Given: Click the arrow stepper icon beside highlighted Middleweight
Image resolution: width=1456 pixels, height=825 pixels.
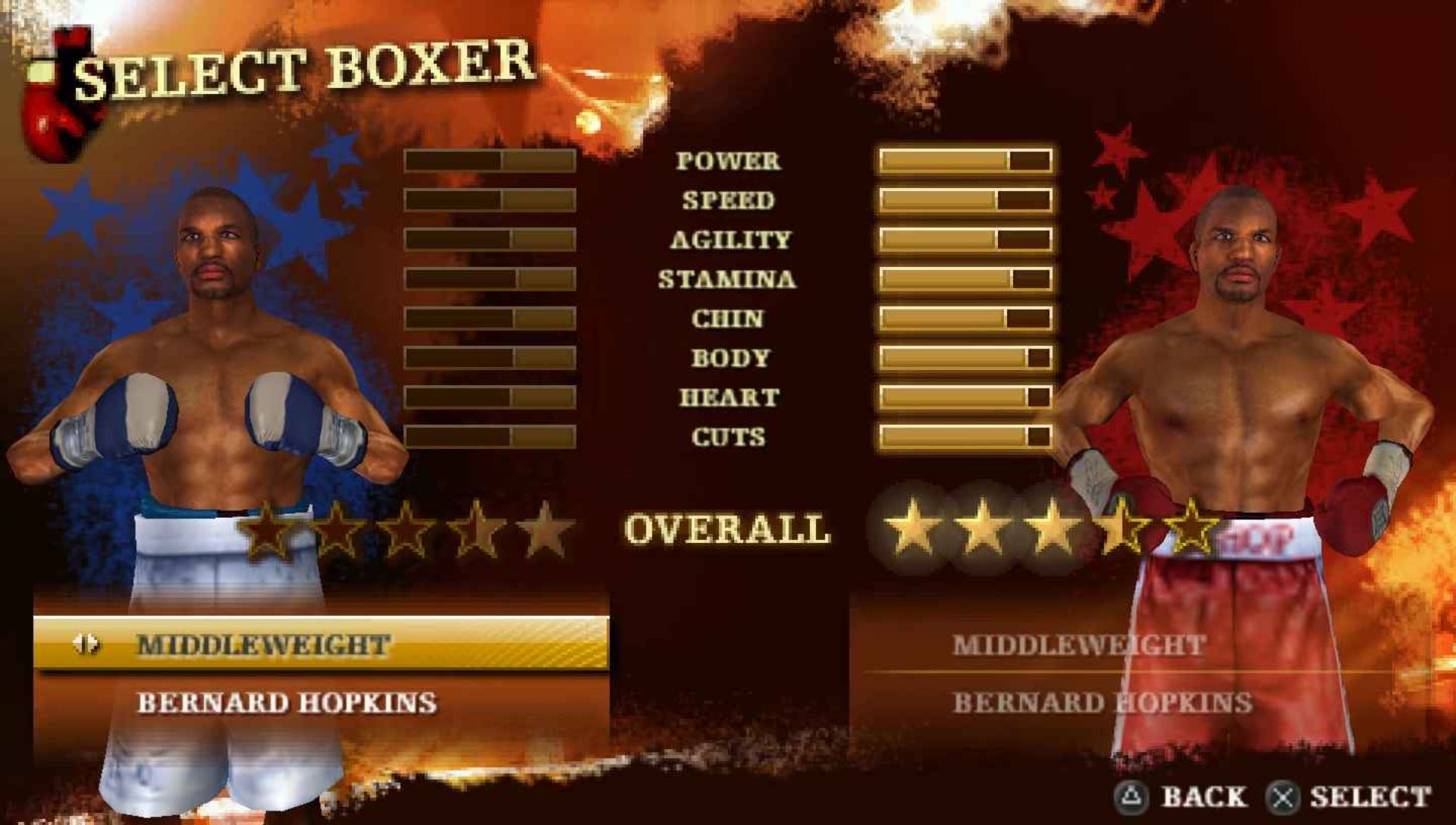Looking at the screenshot, I should click(86, 645).
